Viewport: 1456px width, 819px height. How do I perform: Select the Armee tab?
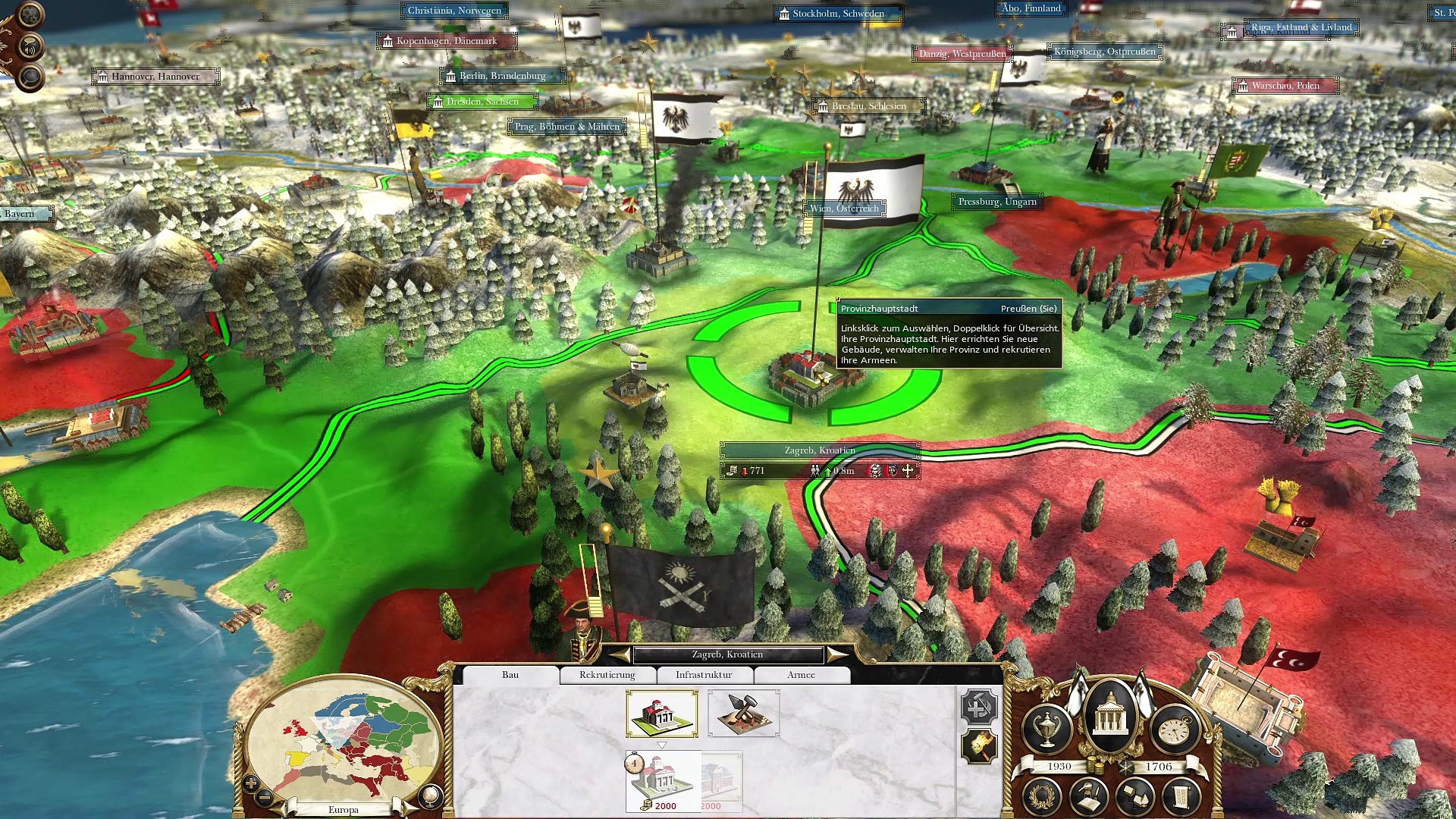click(801, 675)
